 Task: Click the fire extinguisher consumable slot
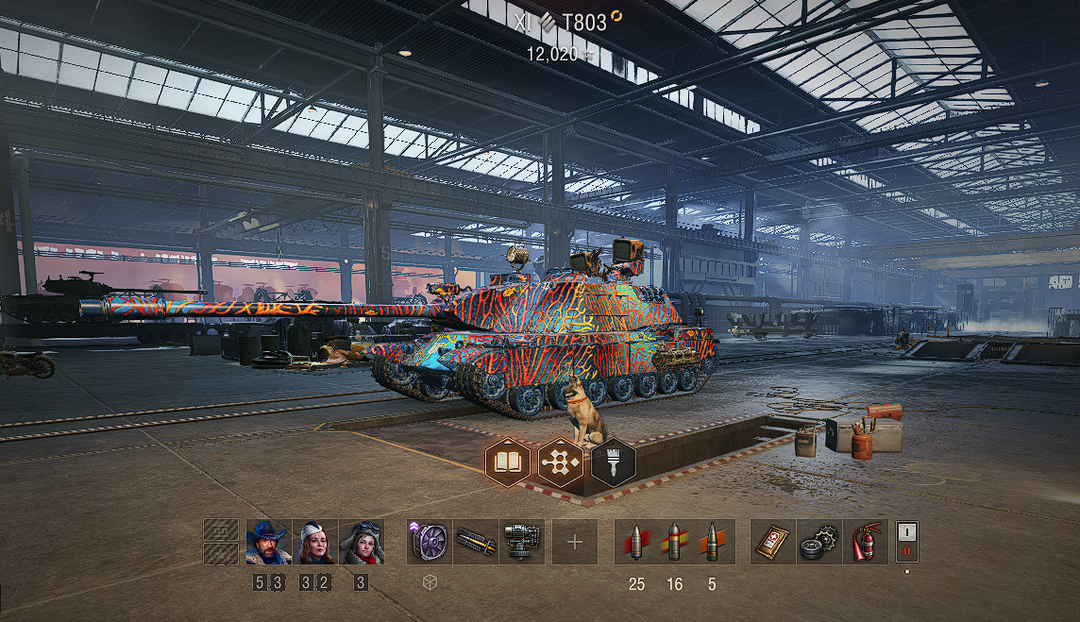pyautogui.click(x=865, y=542)
